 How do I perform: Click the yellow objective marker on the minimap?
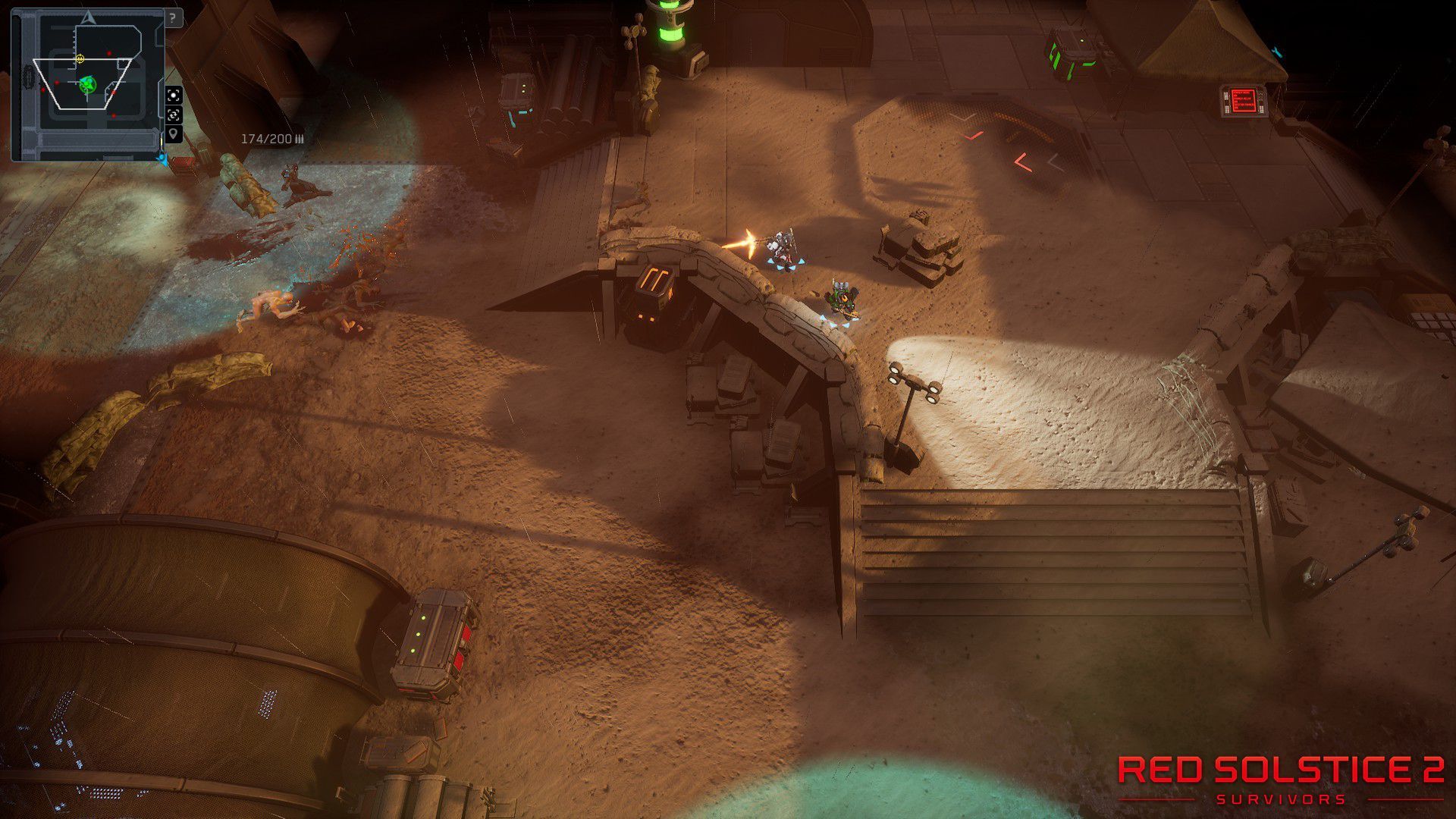coord(80,58)
